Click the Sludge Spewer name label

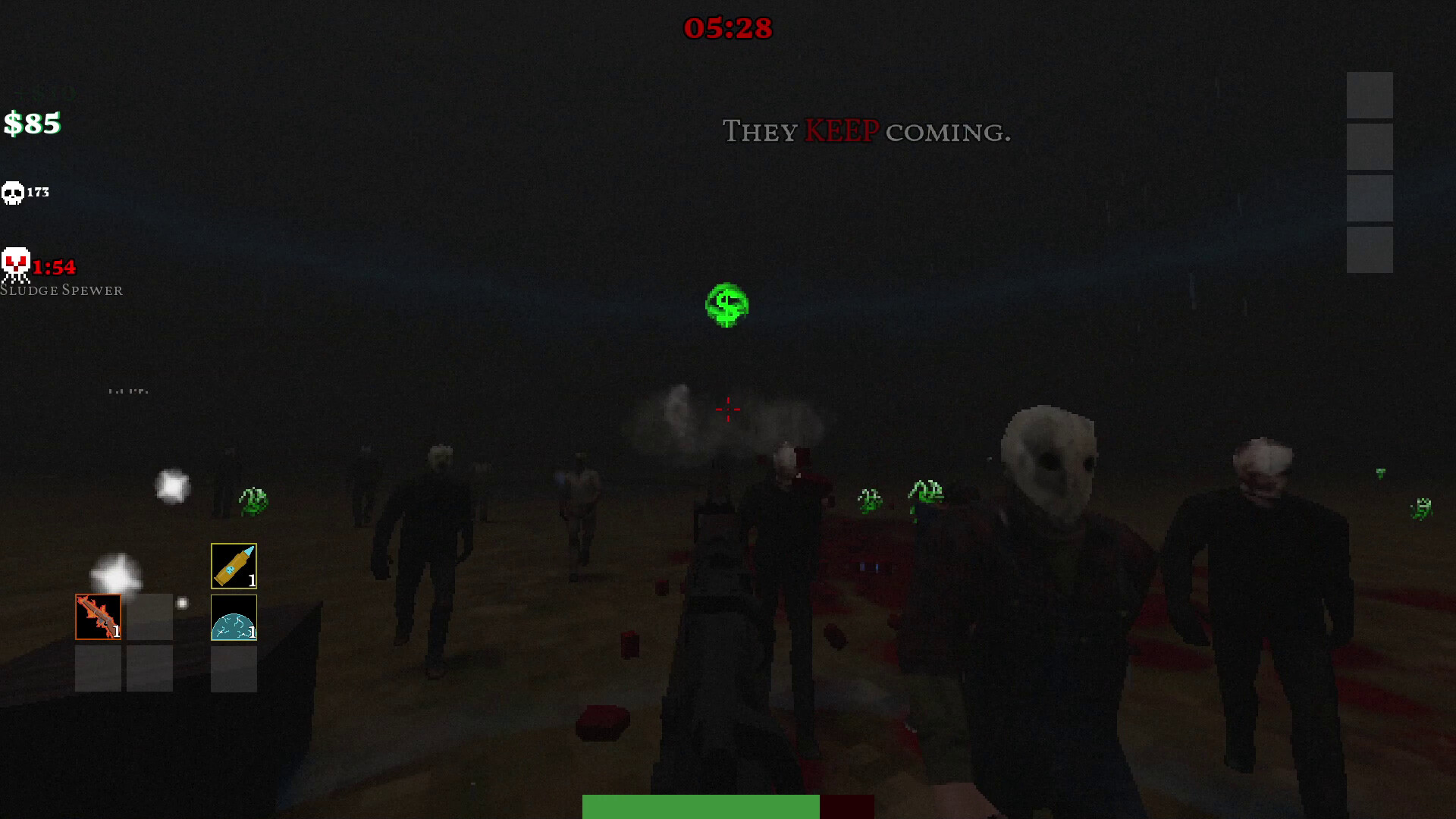tap(64, 290)
